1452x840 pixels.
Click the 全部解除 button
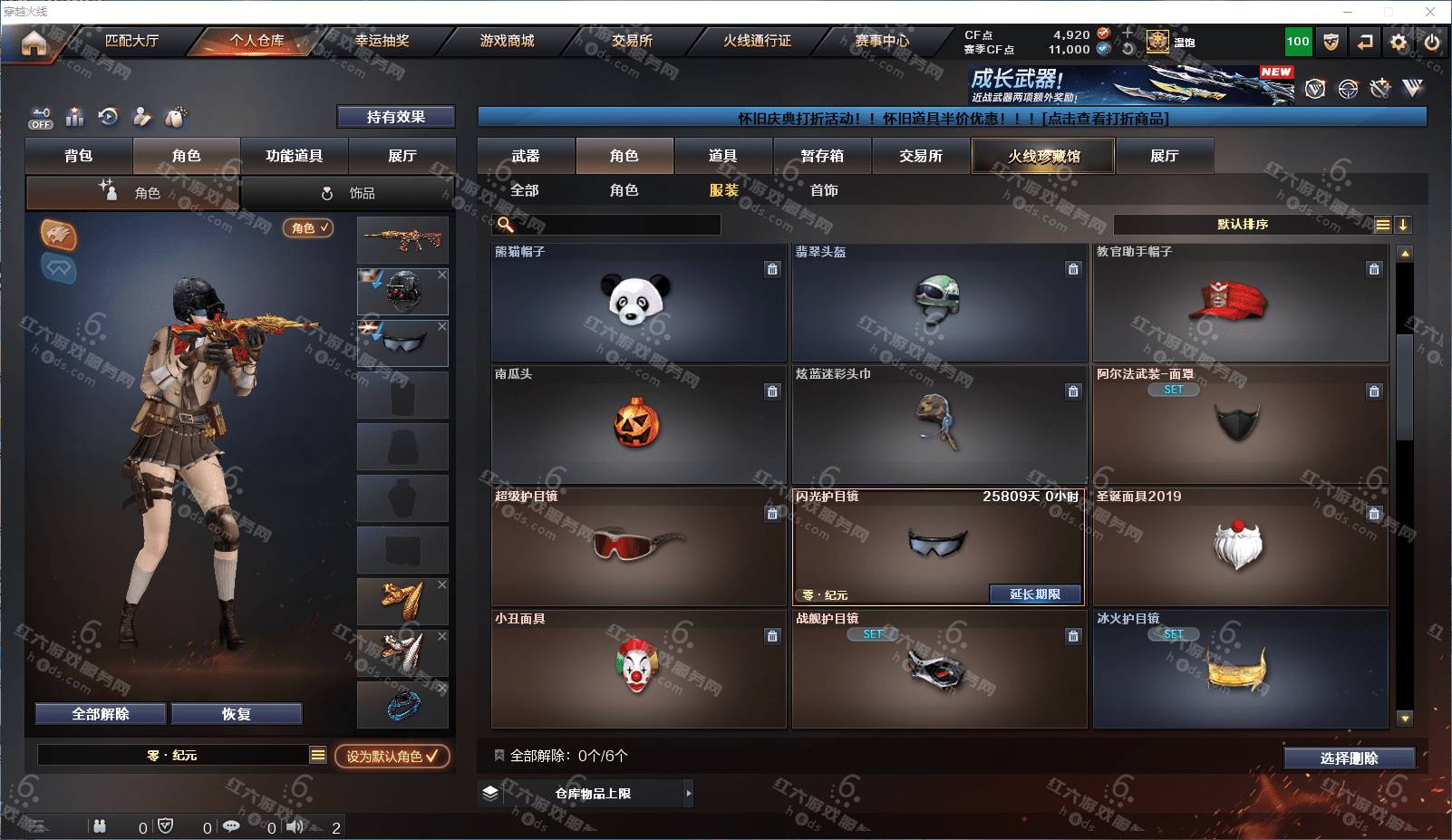click(101, 714)
